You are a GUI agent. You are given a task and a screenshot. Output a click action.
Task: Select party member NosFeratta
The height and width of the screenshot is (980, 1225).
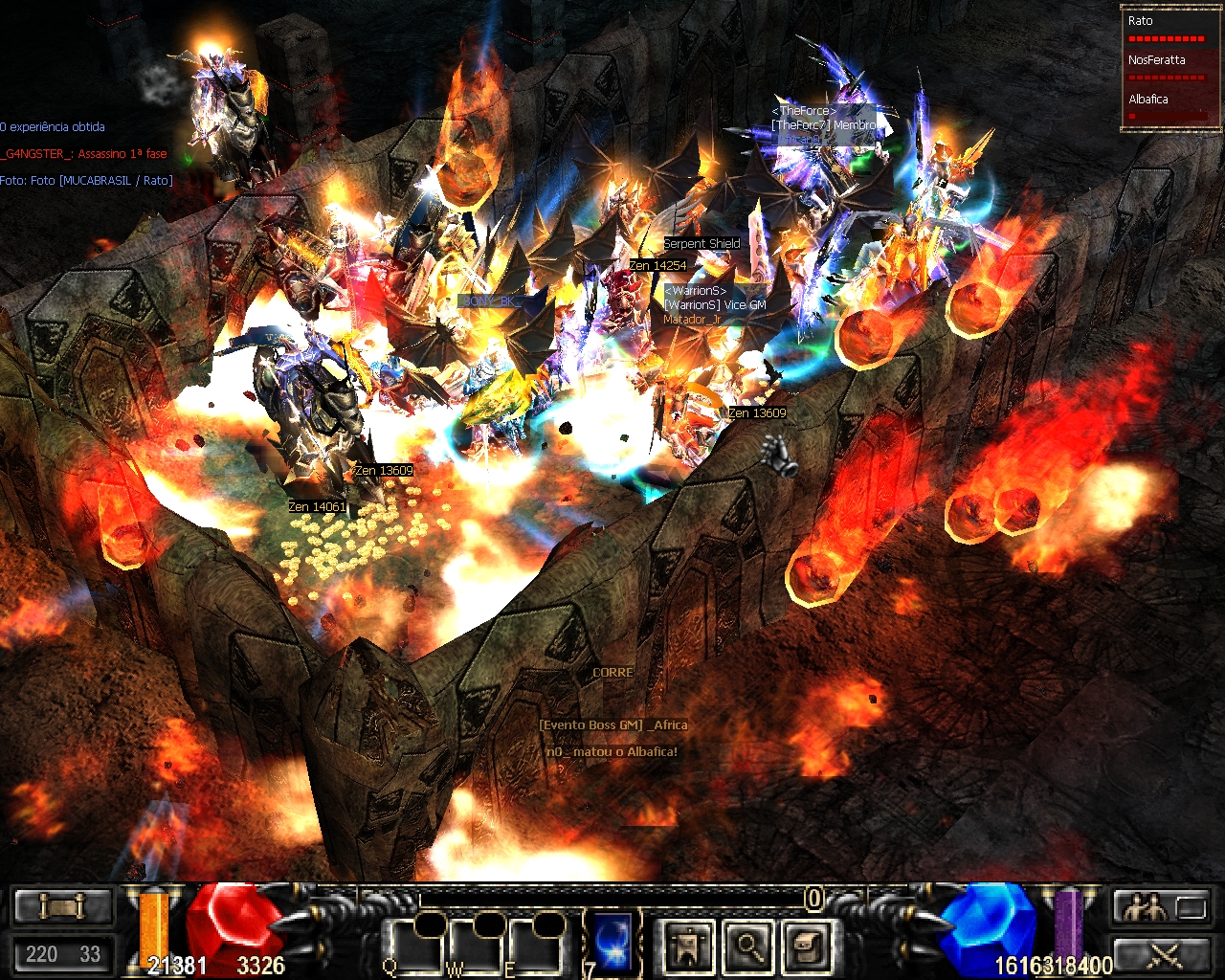[1166, 67]
